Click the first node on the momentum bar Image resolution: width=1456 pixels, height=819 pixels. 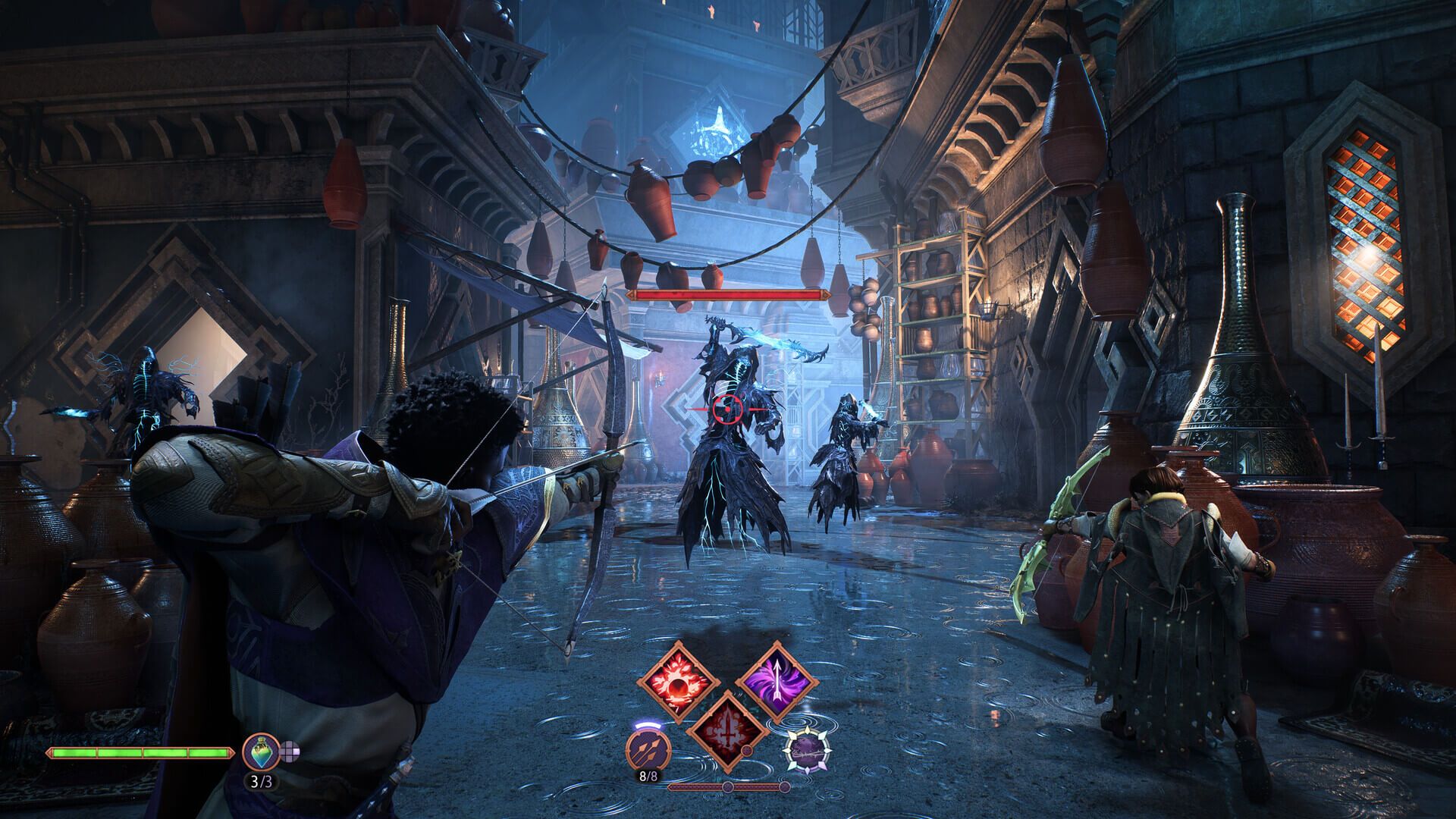tap(728, 786)
